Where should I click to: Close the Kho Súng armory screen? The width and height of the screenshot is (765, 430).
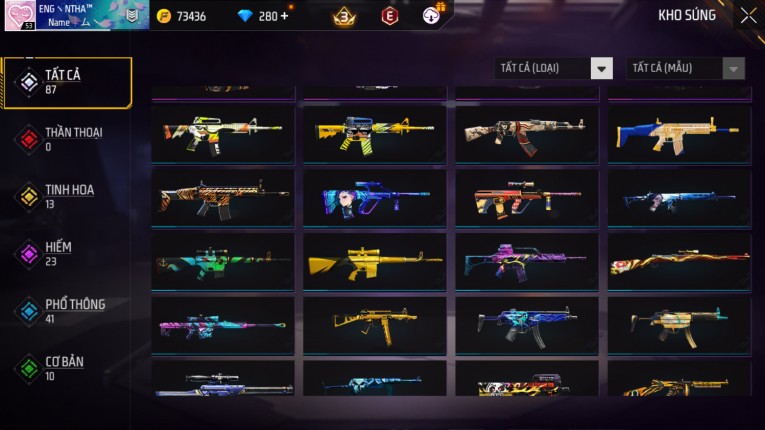coord(748,16)
